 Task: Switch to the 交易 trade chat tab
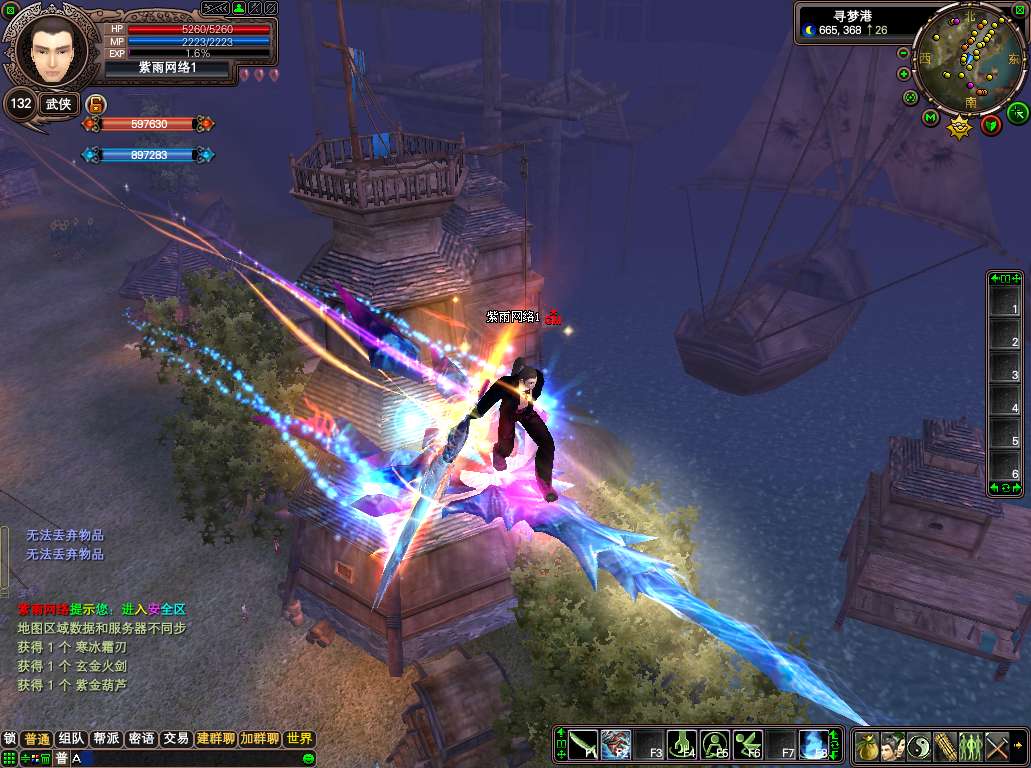coord(176,739)
